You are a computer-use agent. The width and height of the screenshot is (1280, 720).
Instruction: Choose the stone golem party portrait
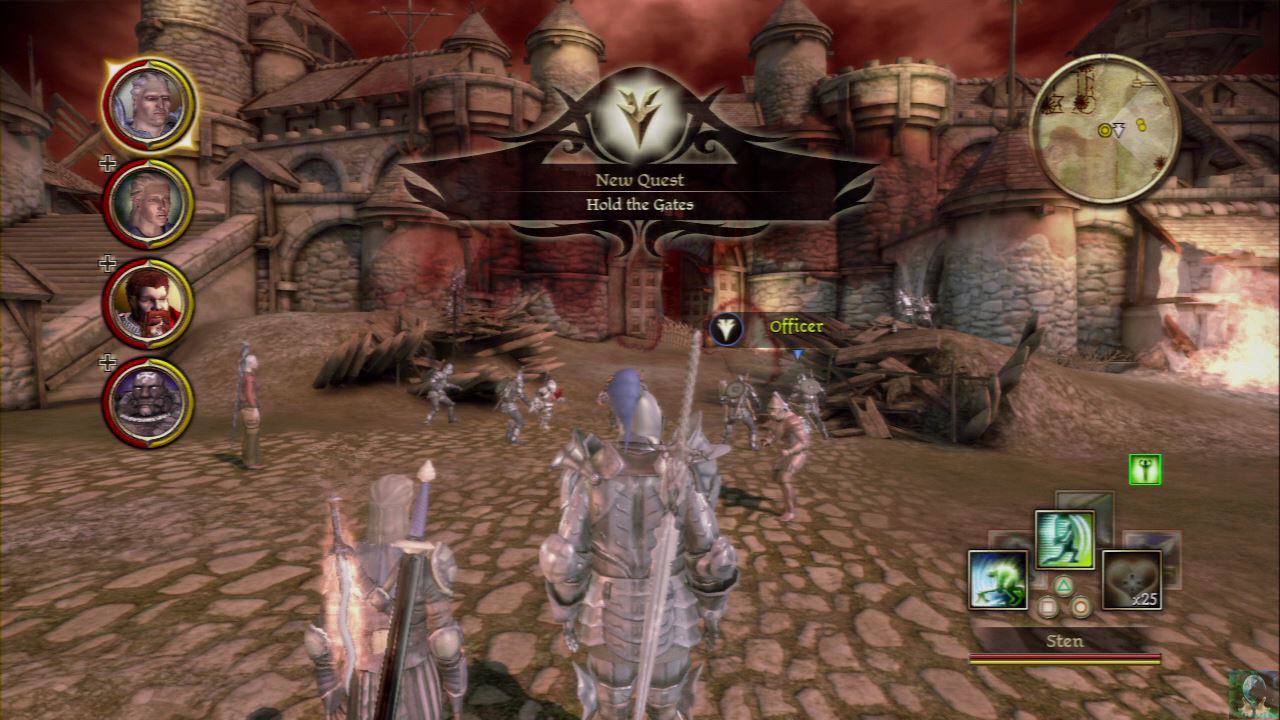(148, 402)
